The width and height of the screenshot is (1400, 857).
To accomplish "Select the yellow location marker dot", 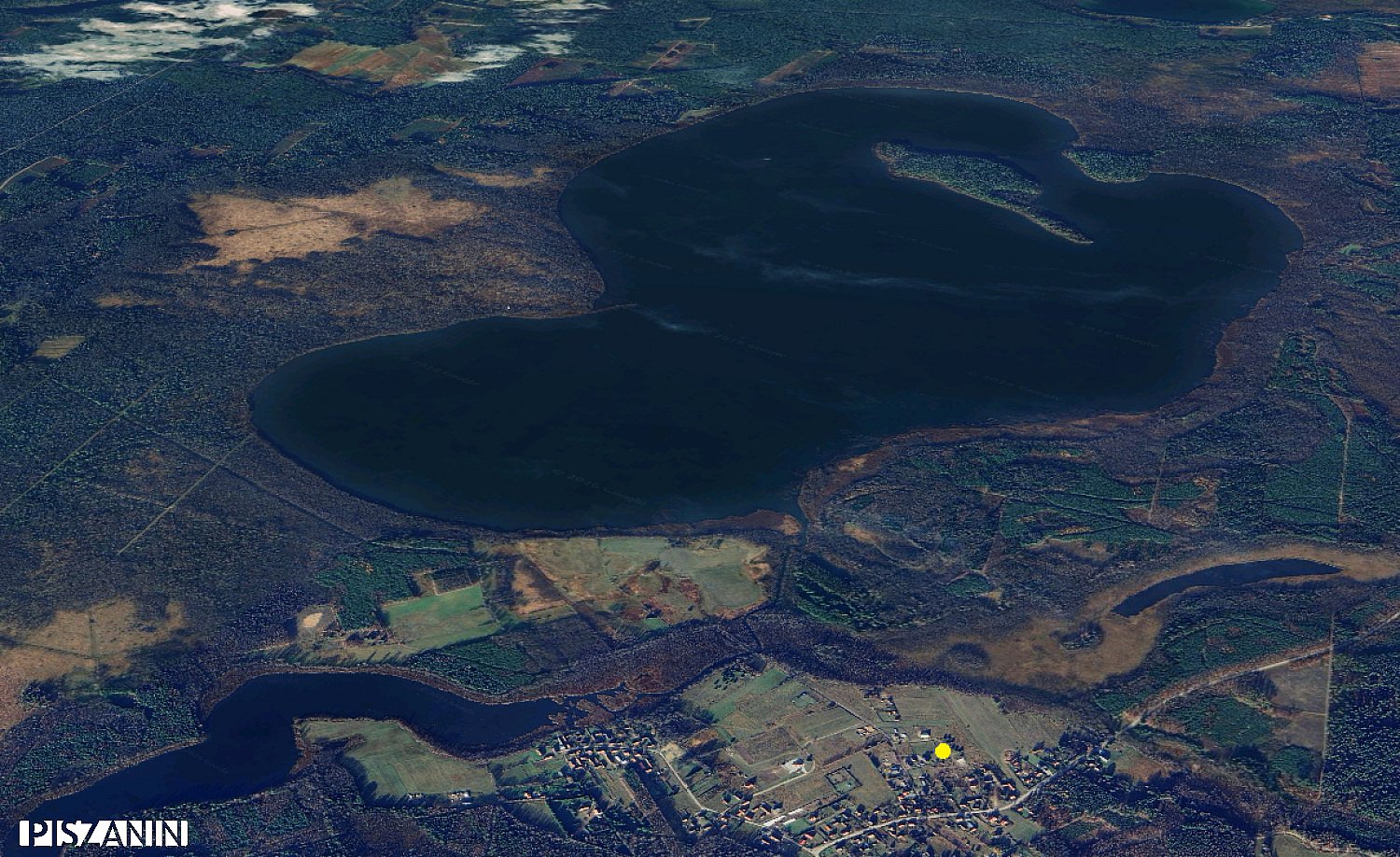I will (943, 751).
